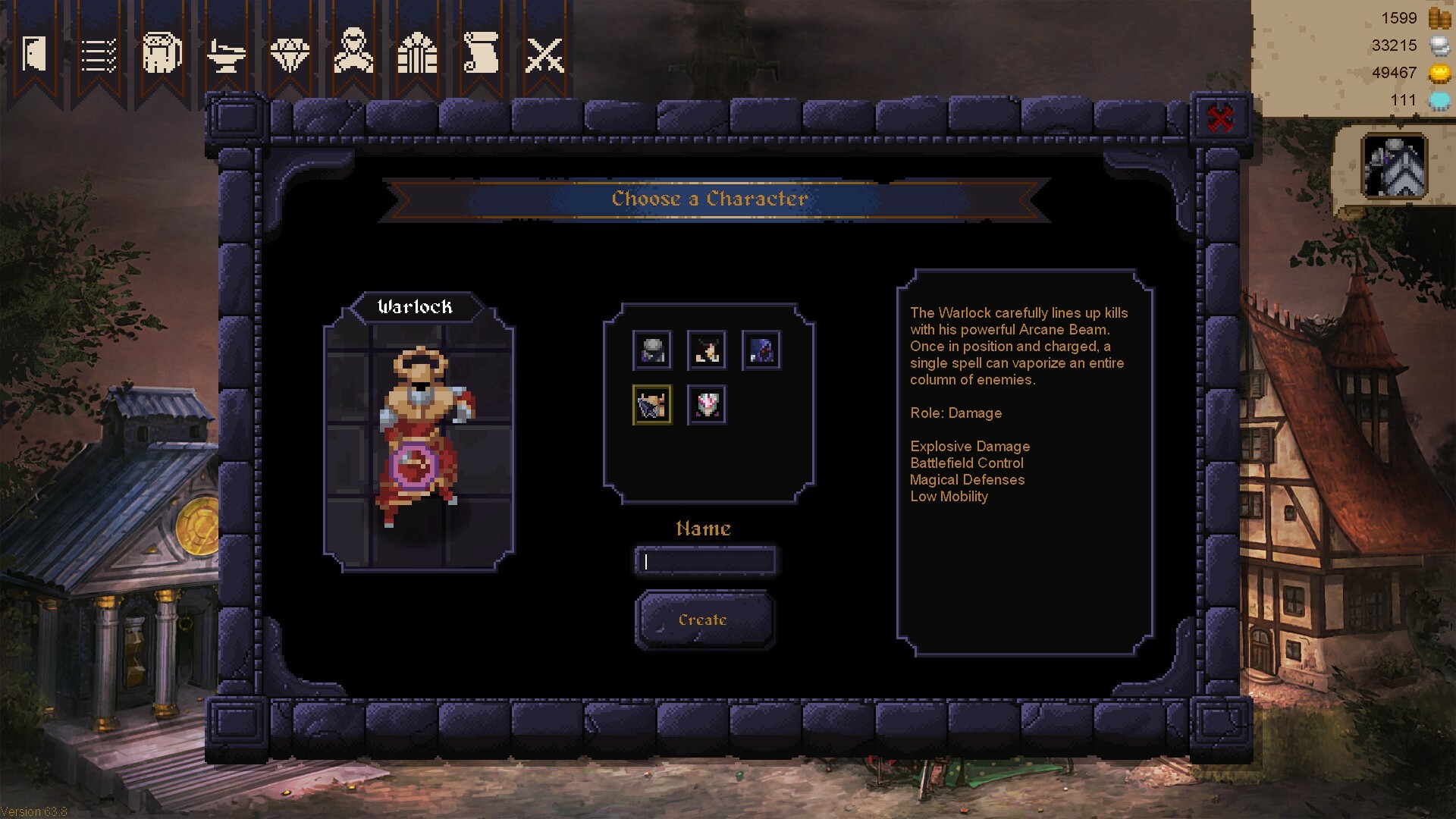Choose the hooded purple character class portrait
The image size is (1456, 819).
[x=761, y=350]
